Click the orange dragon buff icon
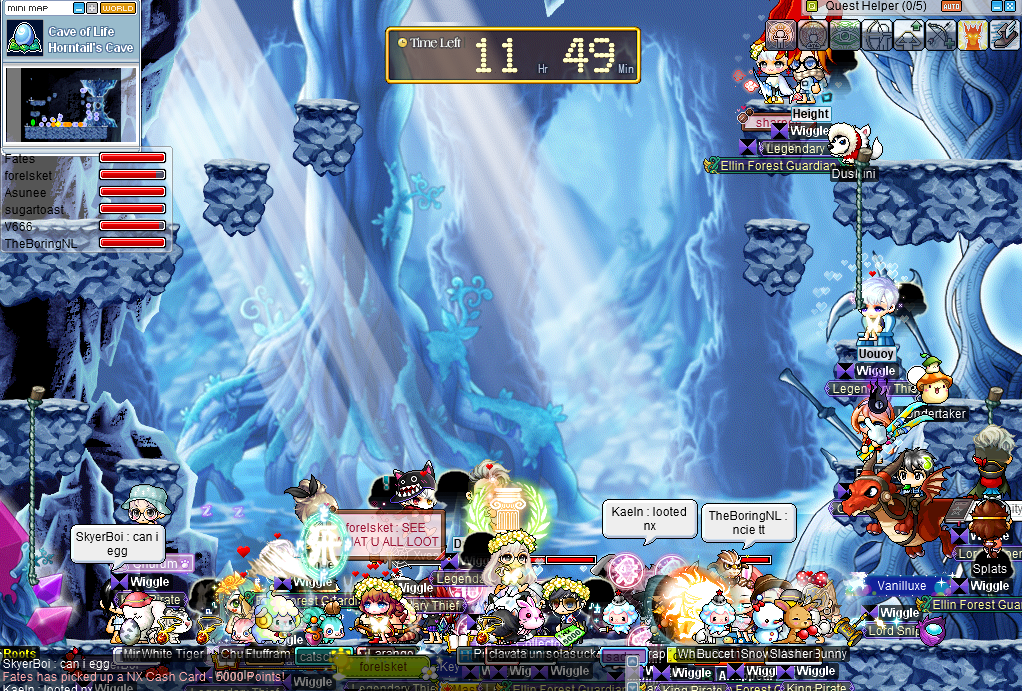The image size is (1022, 691). [x=972, y=35]
